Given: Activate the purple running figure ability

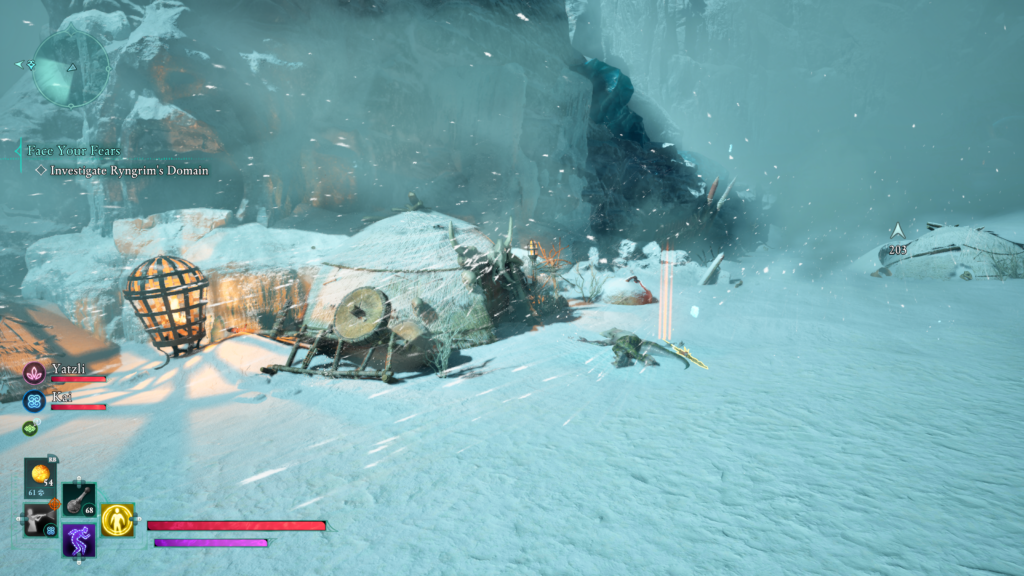Looking at the screenshot, I should 79,540.
